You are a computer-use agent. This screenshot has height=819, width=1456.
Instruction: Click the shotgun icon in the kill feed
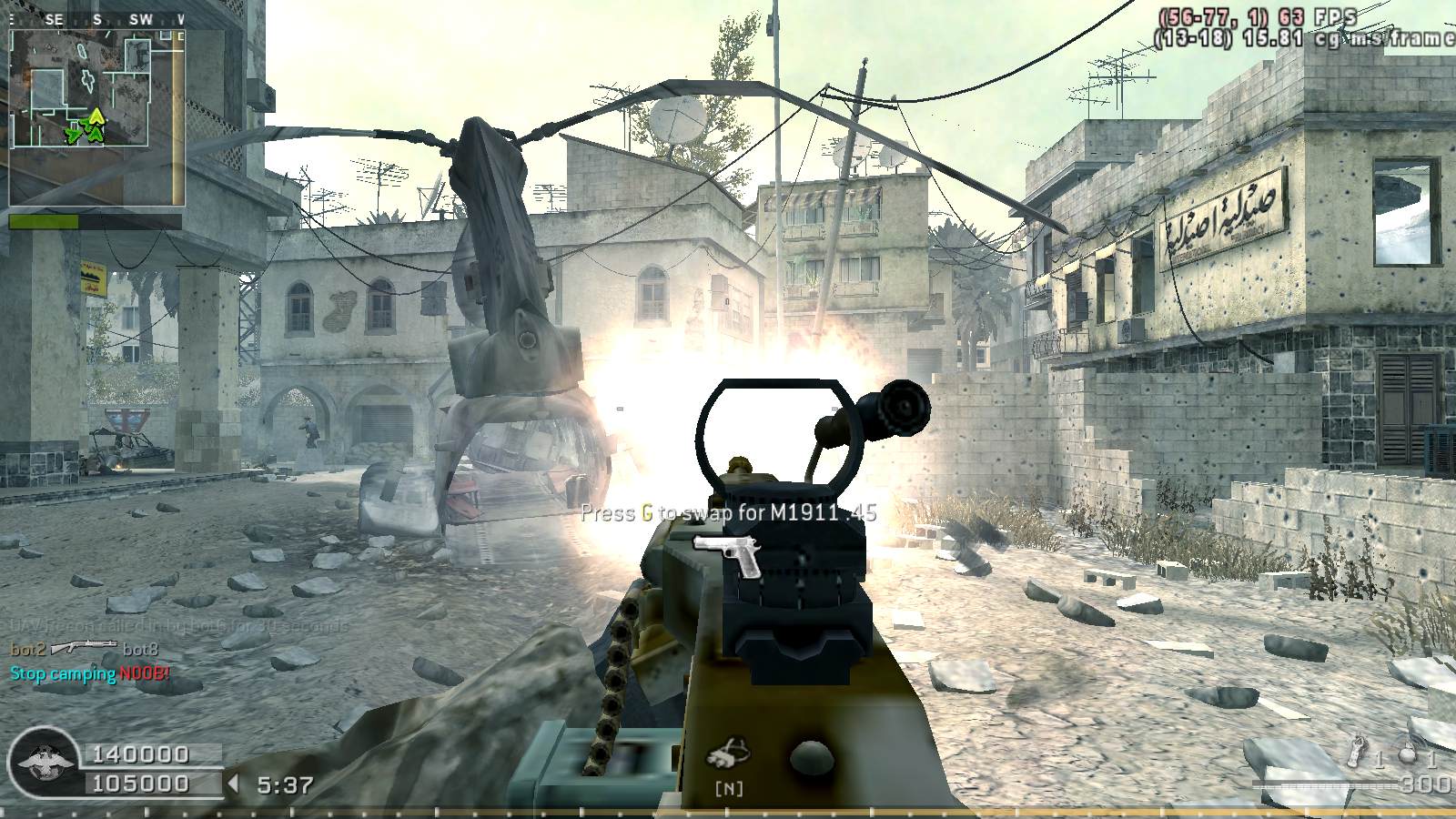tap(84, 648)
